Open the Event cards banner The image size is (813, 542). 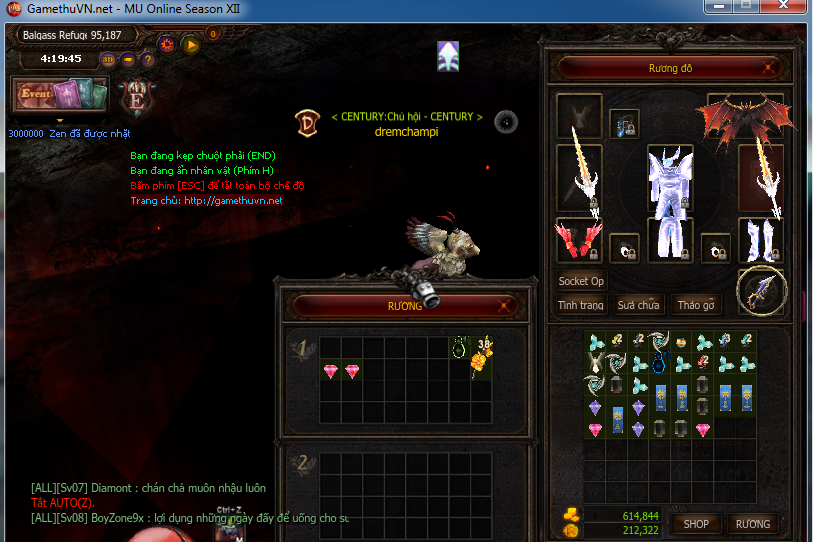pos(59,96)
